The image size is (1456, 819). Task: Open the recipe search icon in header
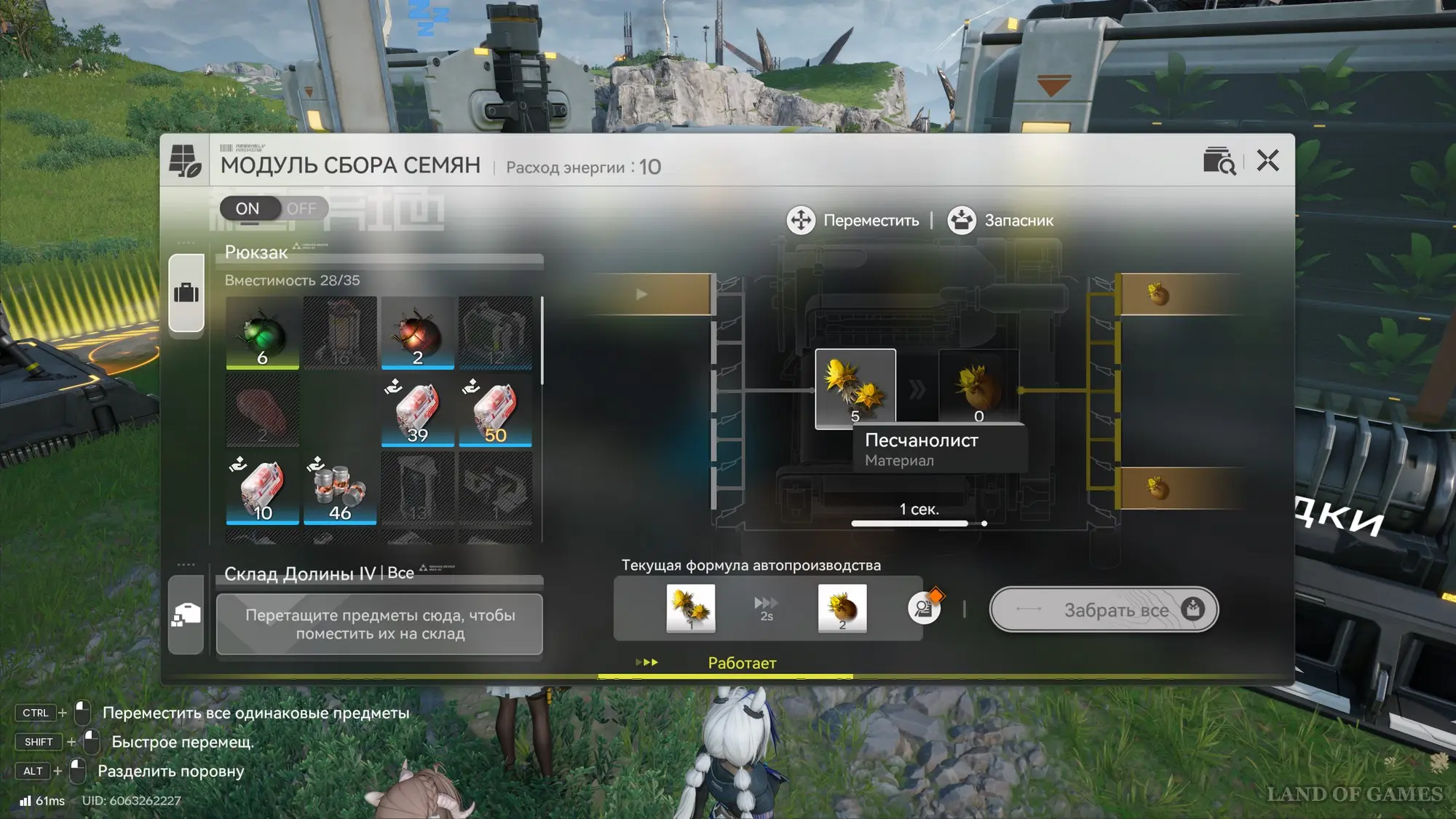[x=1219, y=161]
